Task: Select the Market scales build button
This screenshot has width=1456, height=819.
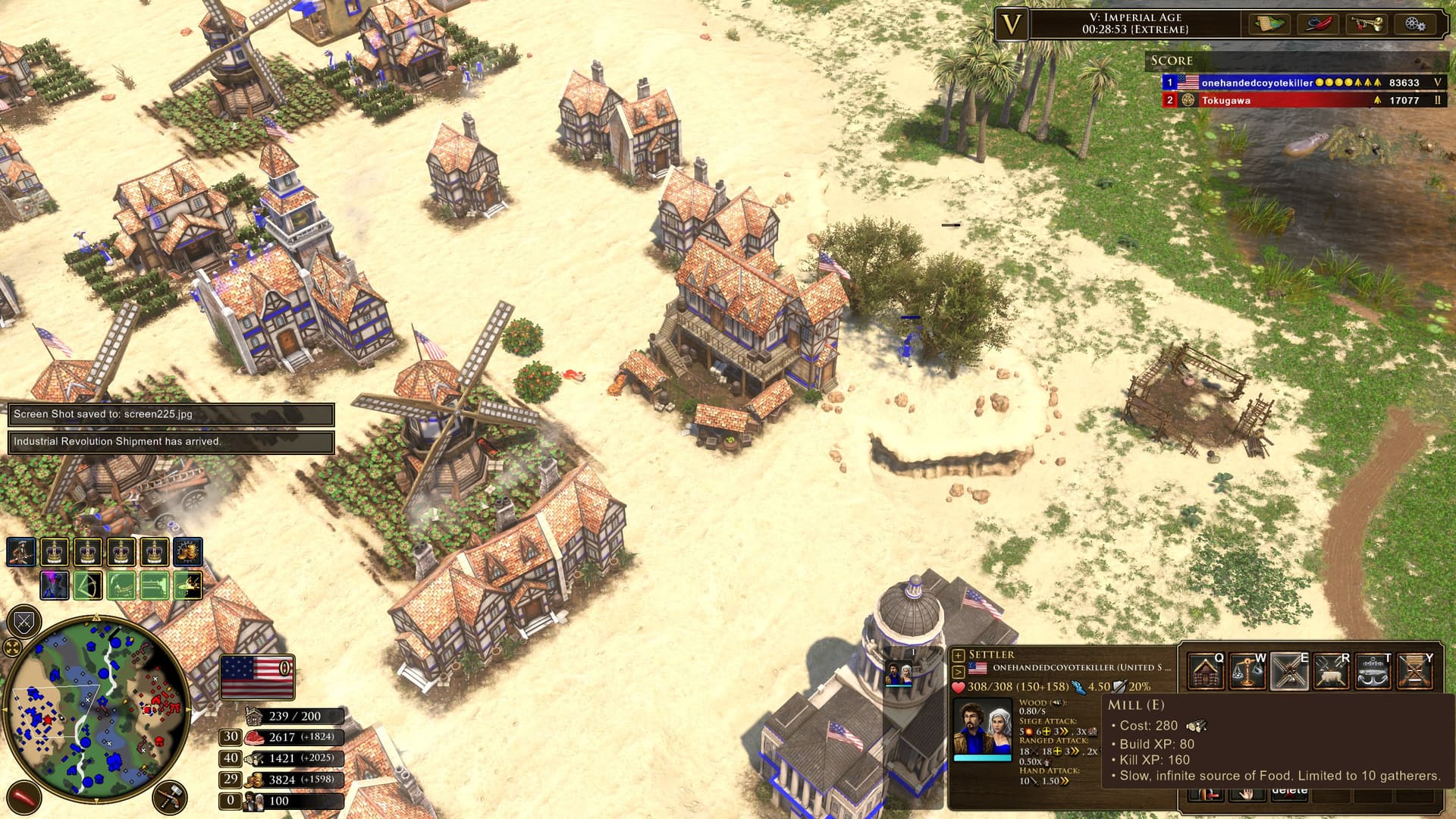Action: pos(1247,672)
